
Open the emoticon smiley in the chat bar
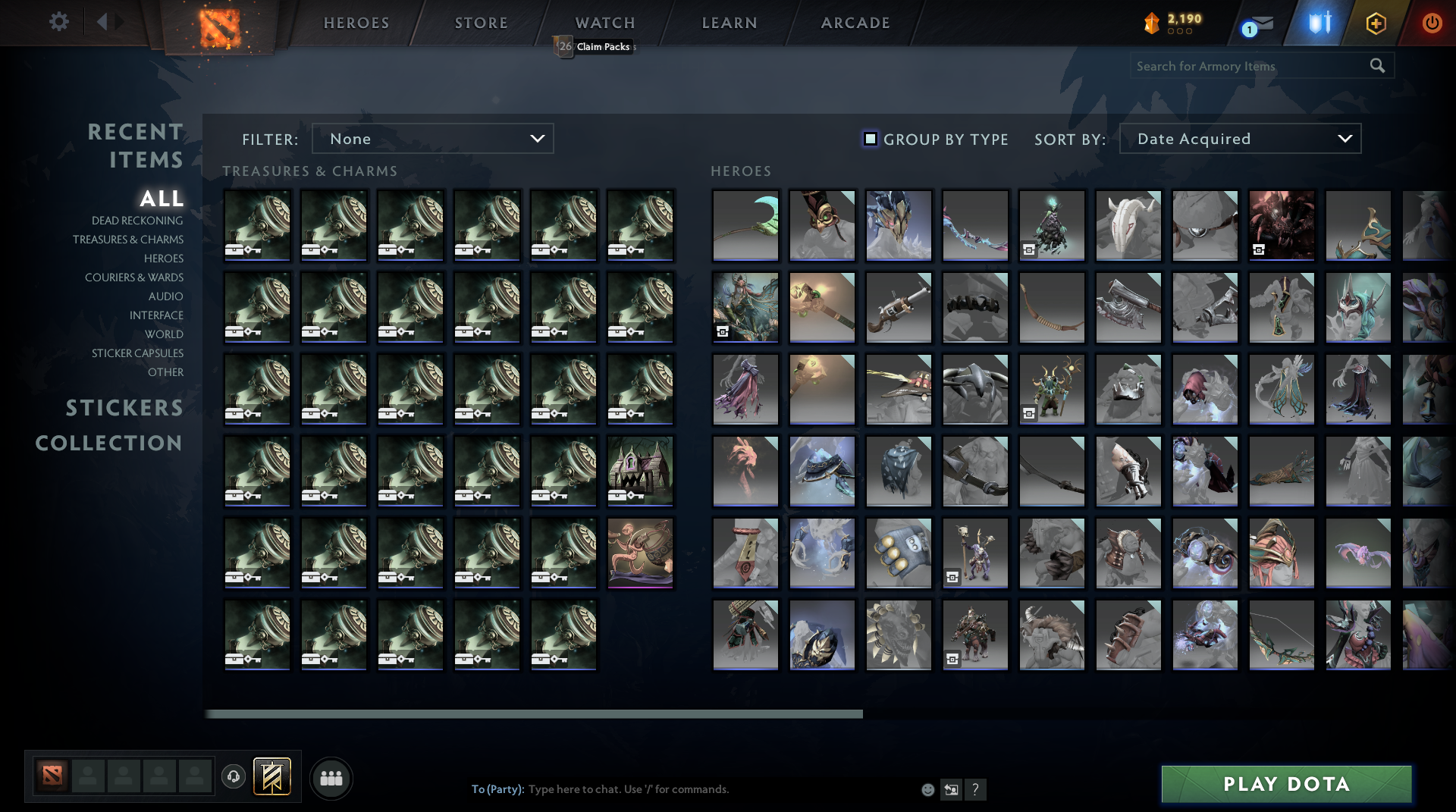[x=927, y=789]
